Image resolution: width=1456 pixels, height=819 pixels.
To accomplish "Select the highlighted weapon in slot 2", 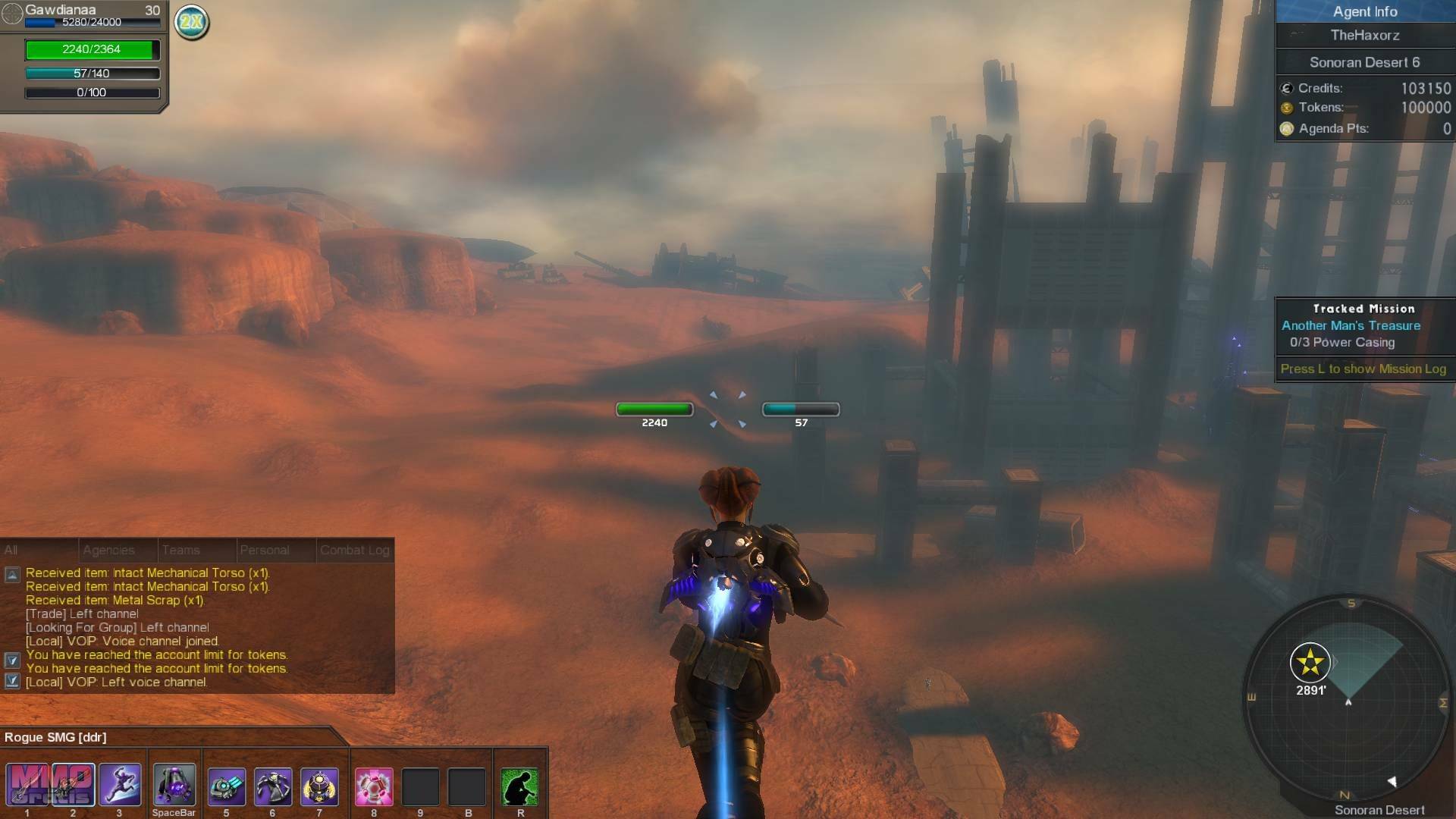I will (74, 786).
